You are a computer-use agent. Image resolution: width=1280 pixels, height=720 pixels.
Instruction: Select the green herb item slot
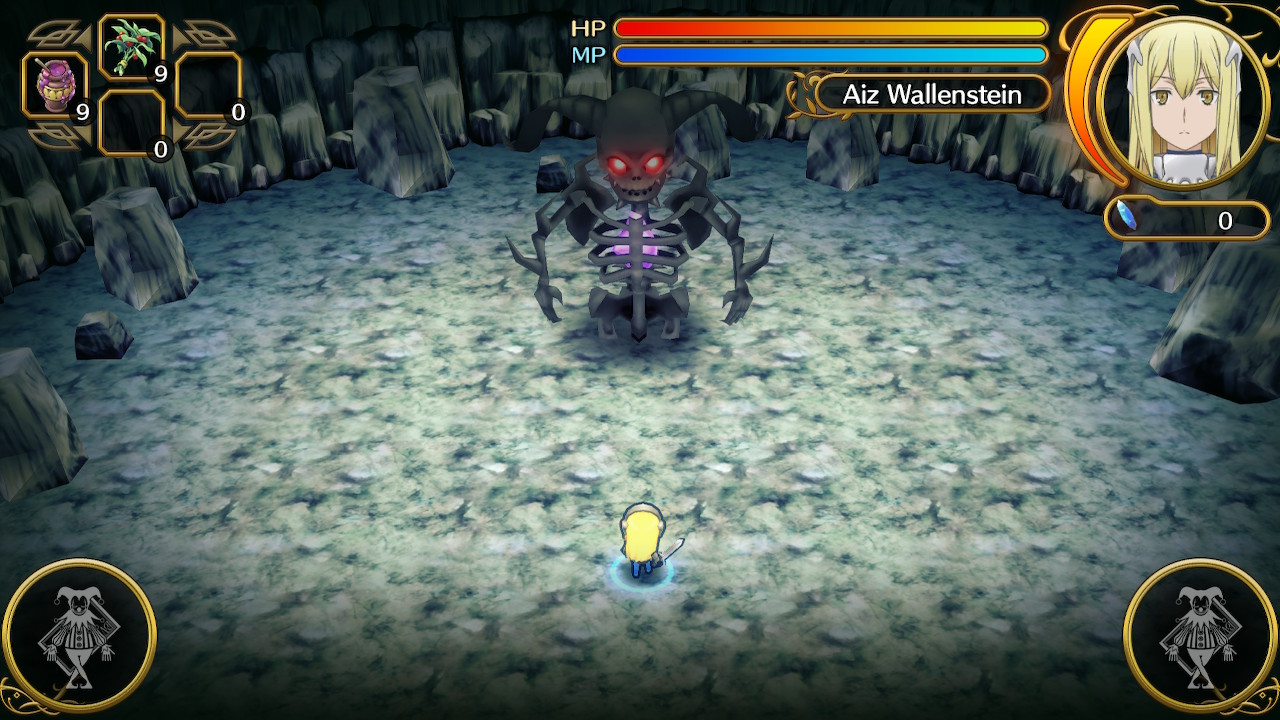click(132, 47)
